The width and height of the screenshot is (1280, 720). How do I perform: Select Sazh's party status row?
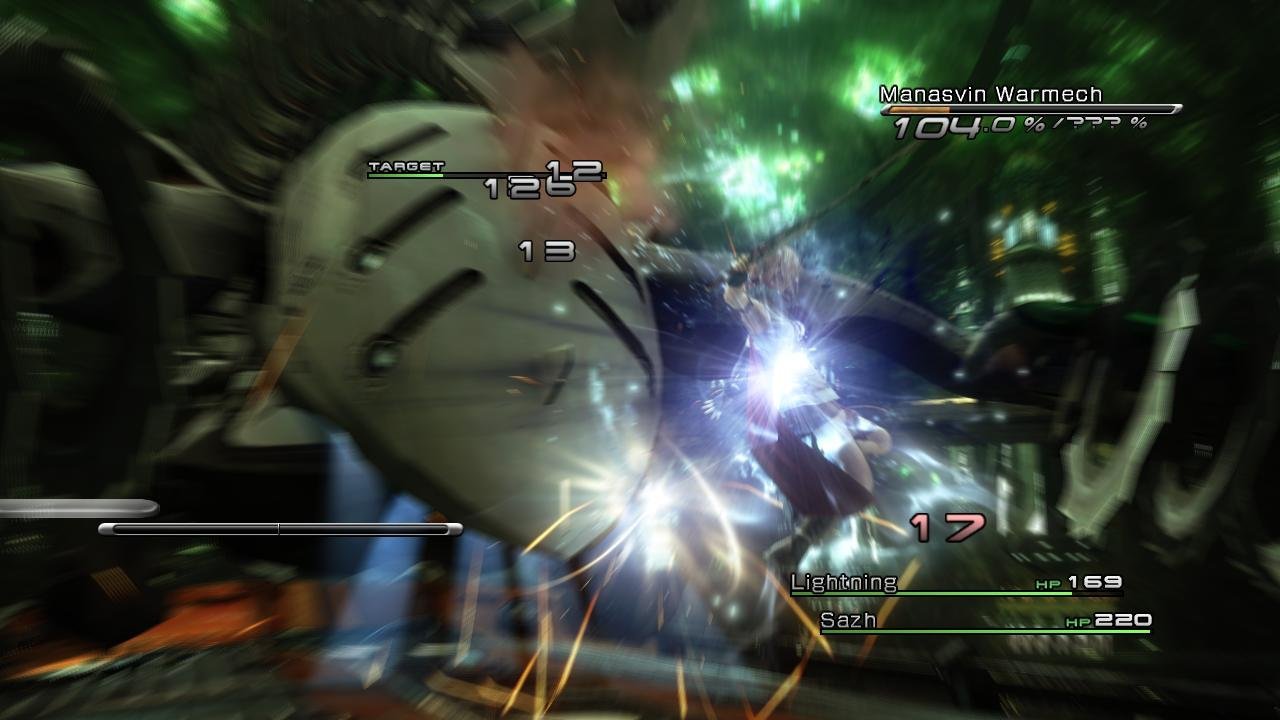tap(984, 622)
